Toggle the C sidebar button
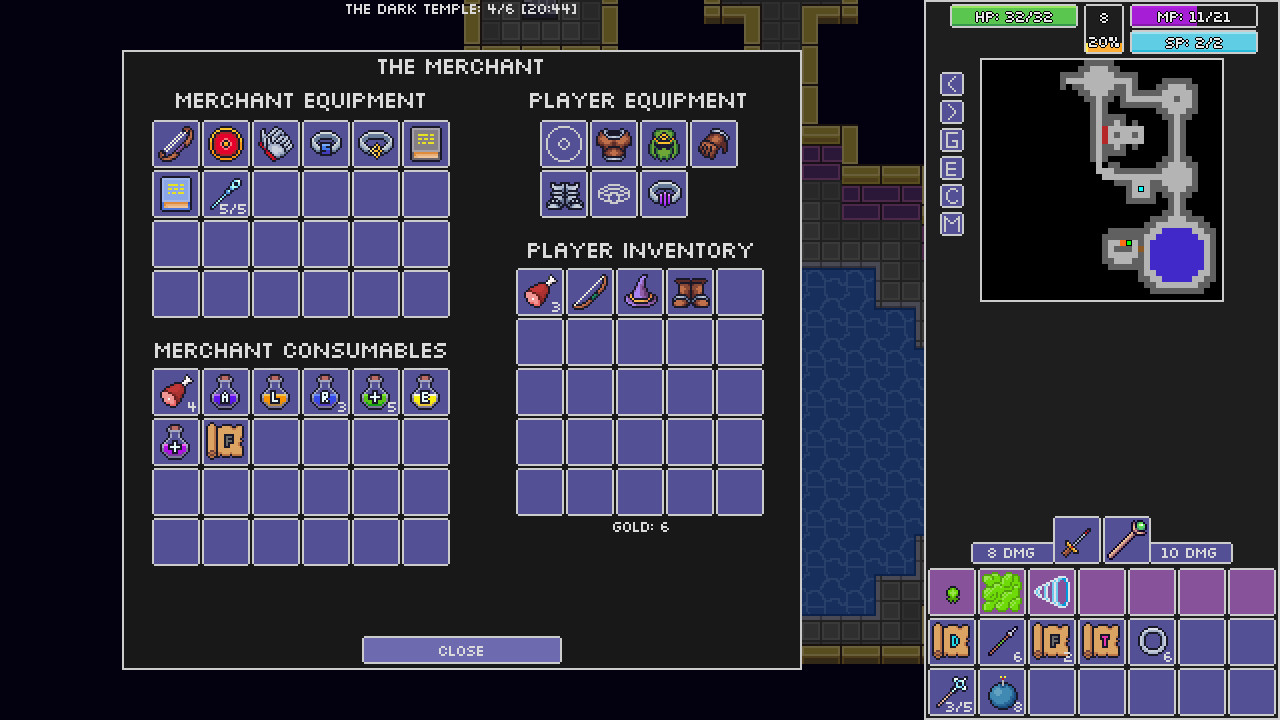This screenshot has width=1280, height=720. click(x=950, y=196)
